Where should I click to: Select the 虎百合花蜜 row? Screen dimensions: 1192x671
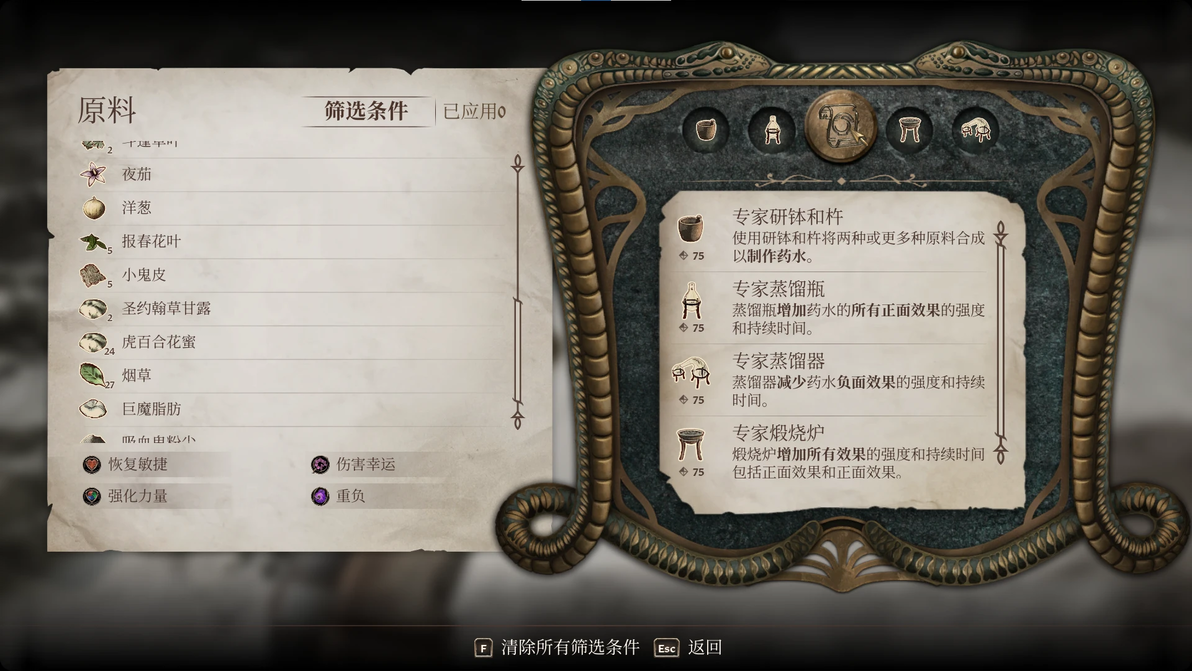point(158,342)
